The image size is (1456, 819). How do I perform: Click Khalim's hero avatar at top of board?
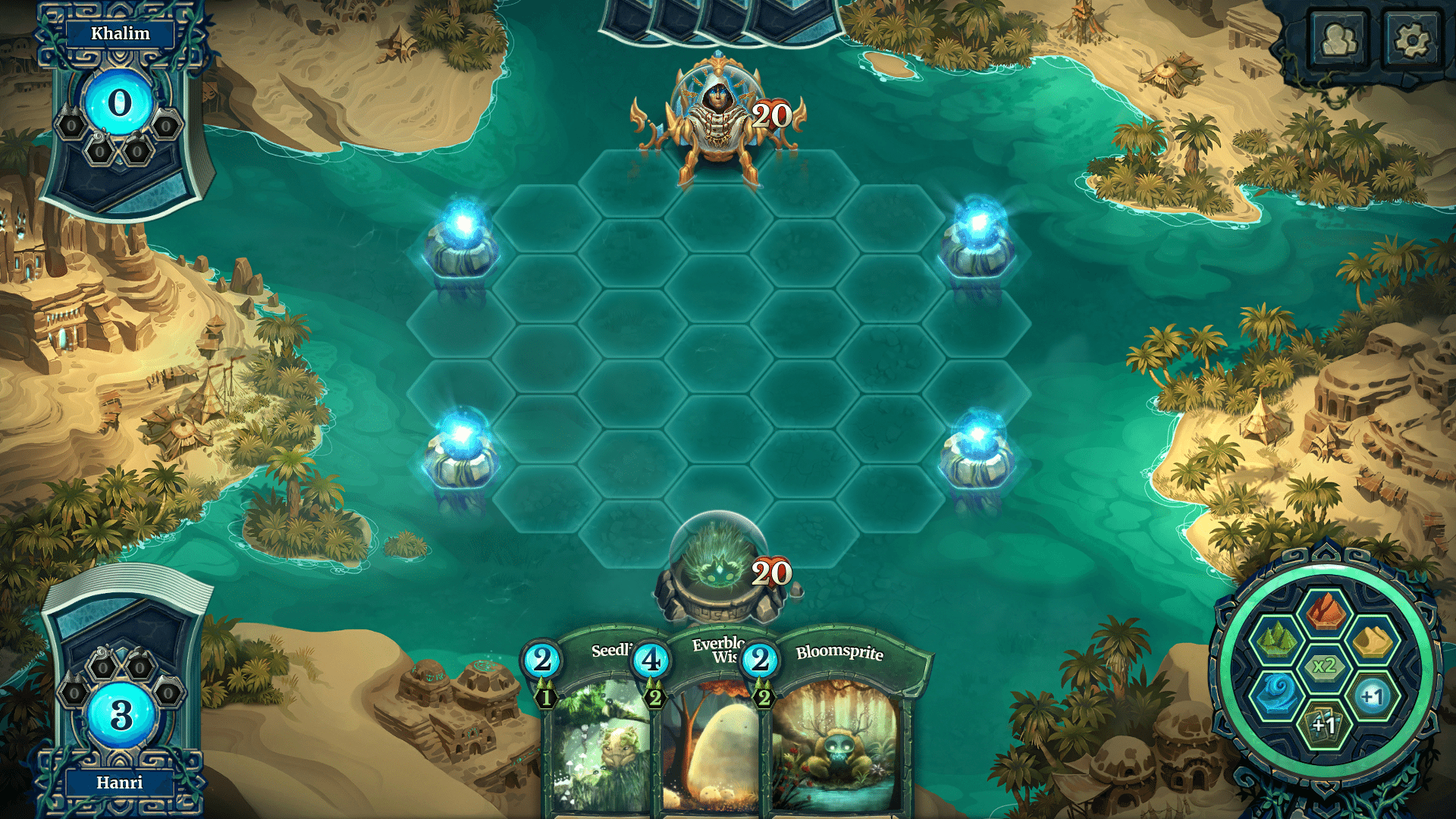click(719, 106)
